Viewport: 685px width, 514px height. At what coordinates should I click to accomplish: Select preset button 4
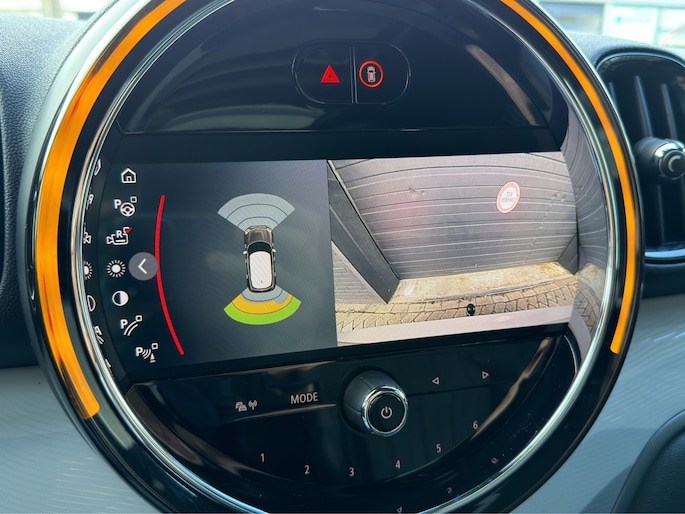(397, 465)
